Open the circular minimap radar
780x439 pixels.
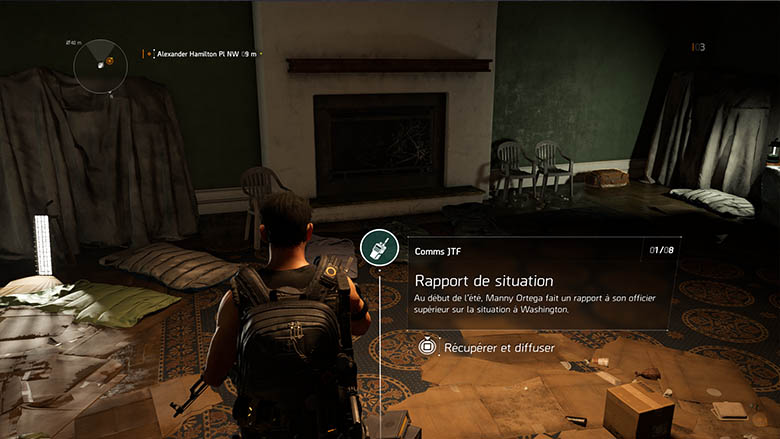click(101, 65)
